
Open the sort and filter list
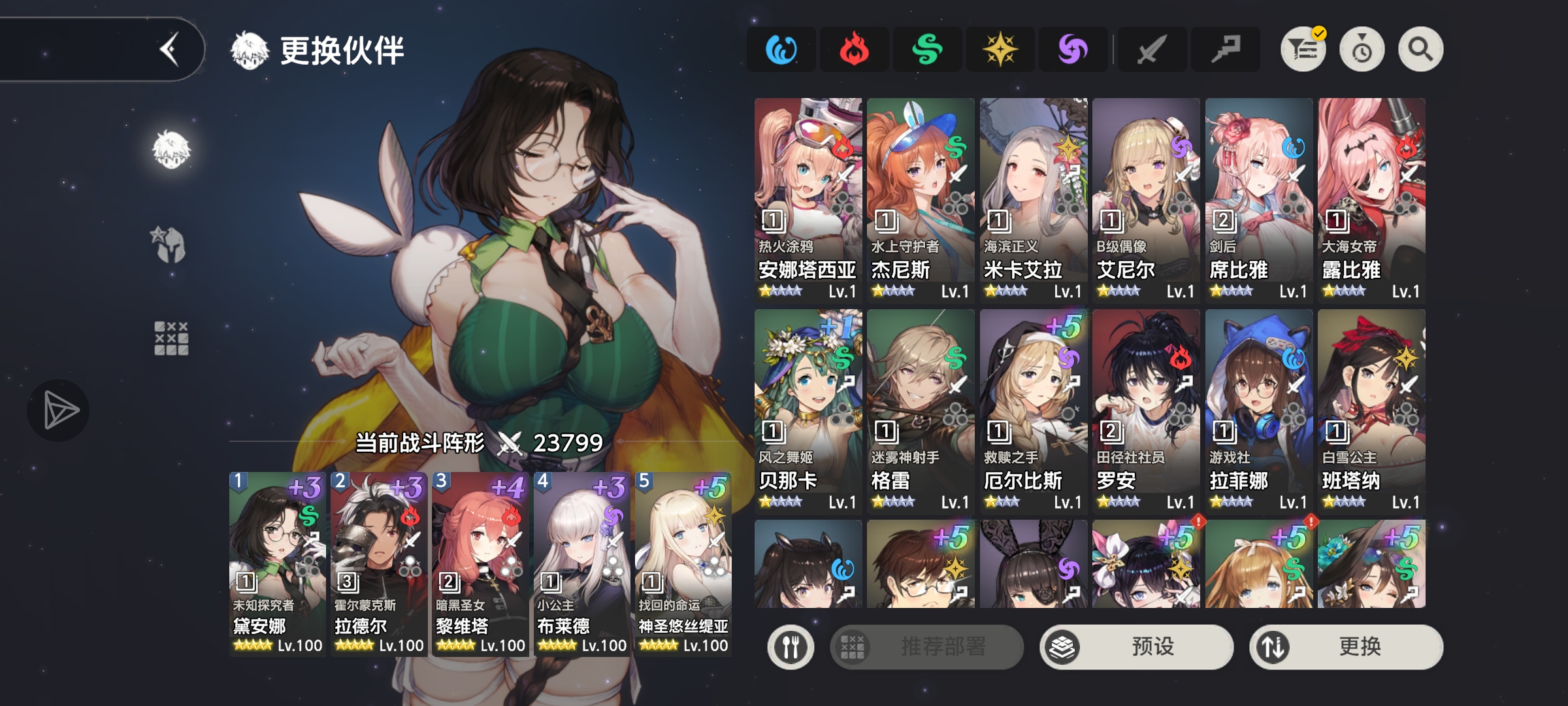(x=1303, y=50)
